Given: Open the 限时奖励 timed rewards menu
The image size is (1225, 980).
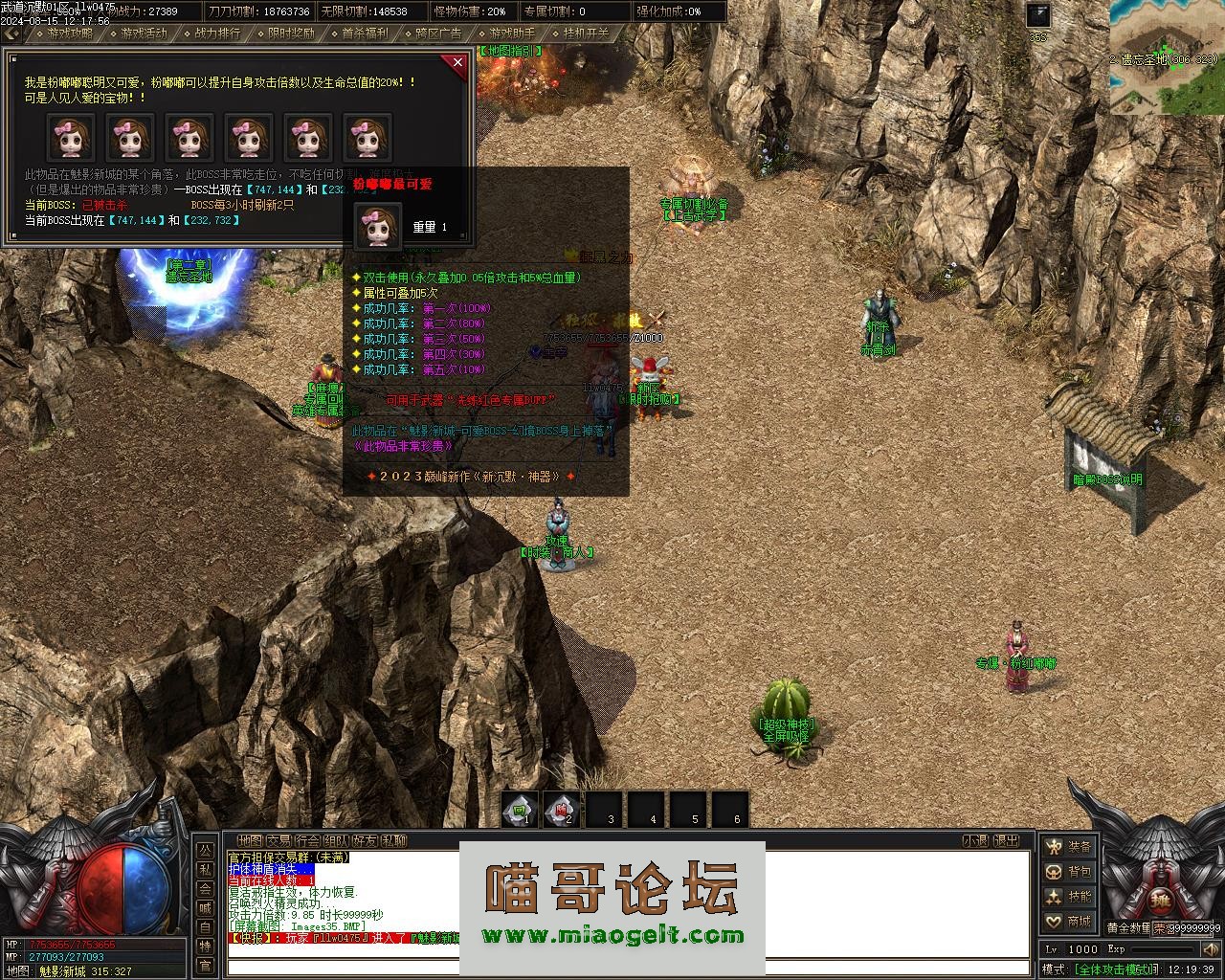Looking at the screenshot, I should 291,33.
